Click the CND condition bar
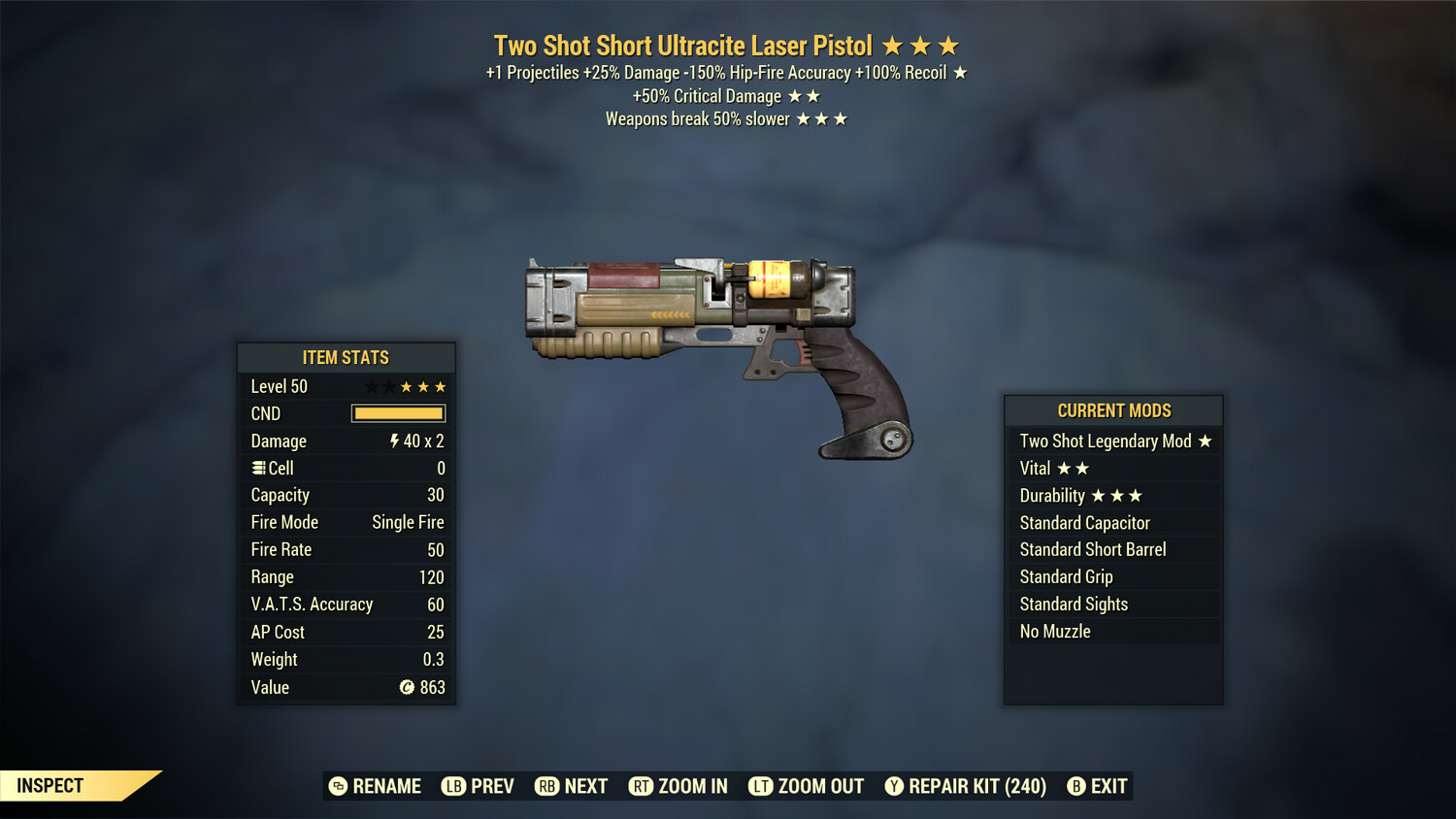The width and height of the screenshot is (1456, 819). 398,413
